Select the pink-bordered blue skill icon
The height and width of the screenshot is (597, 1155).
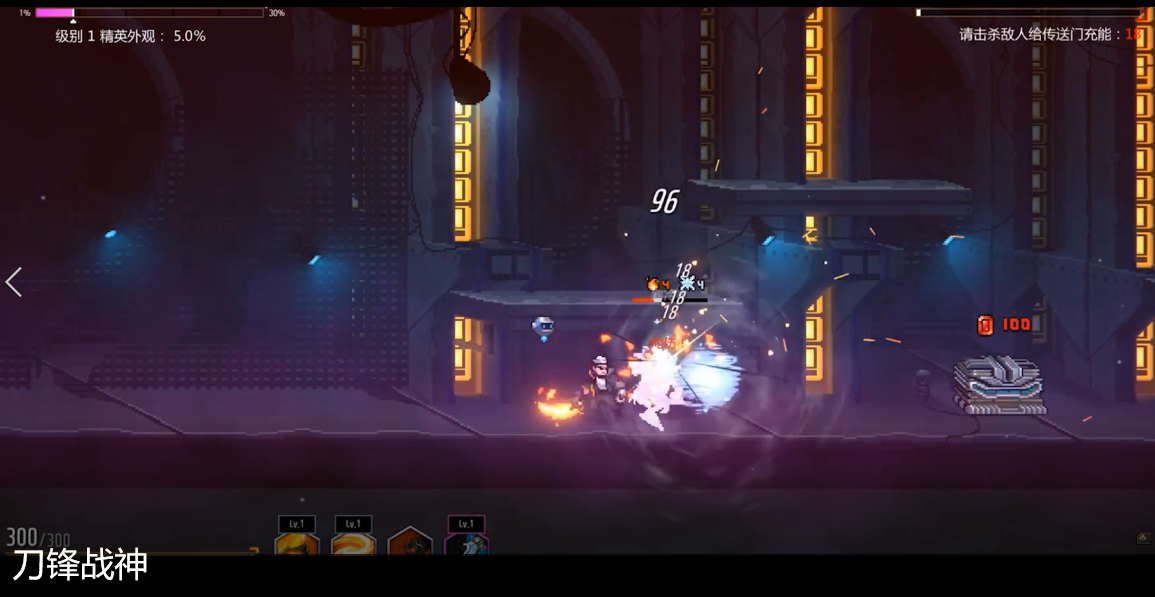coord(466,544)
